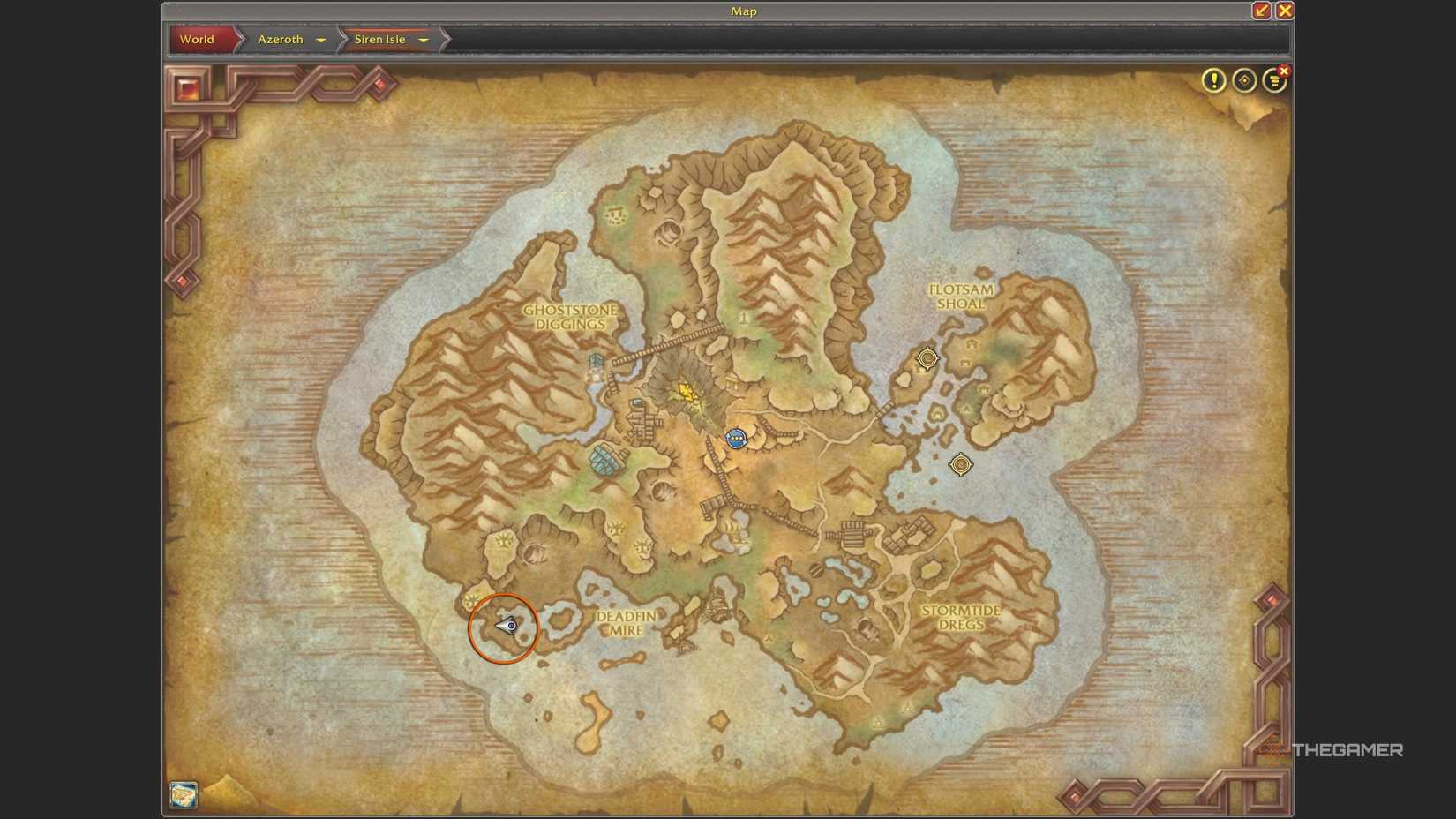This screenshot has height=819, width=1456.
Task: Toggle the waypoint supertracking icon
Action: (1244, 81)
